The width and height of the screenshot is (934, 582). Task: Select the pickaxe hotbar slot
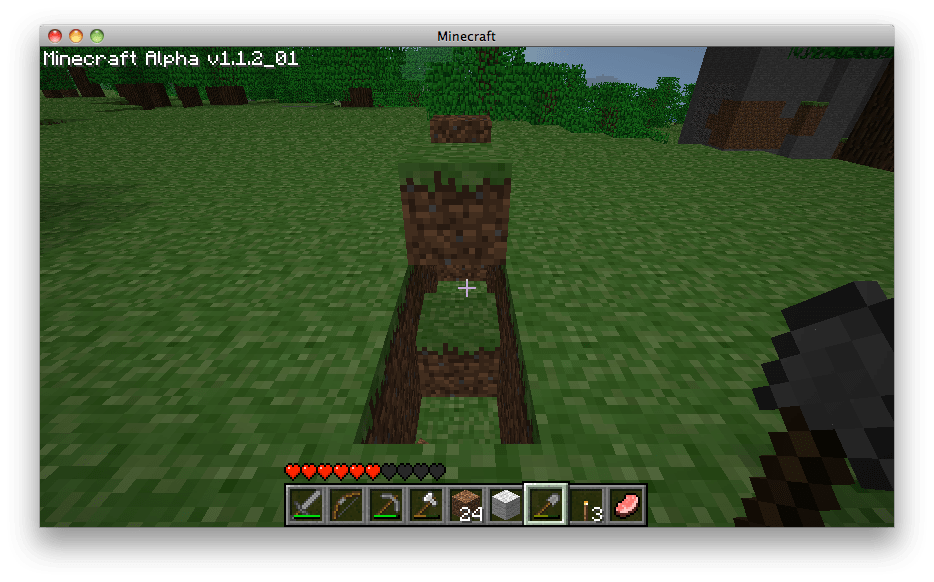[386, 504]
